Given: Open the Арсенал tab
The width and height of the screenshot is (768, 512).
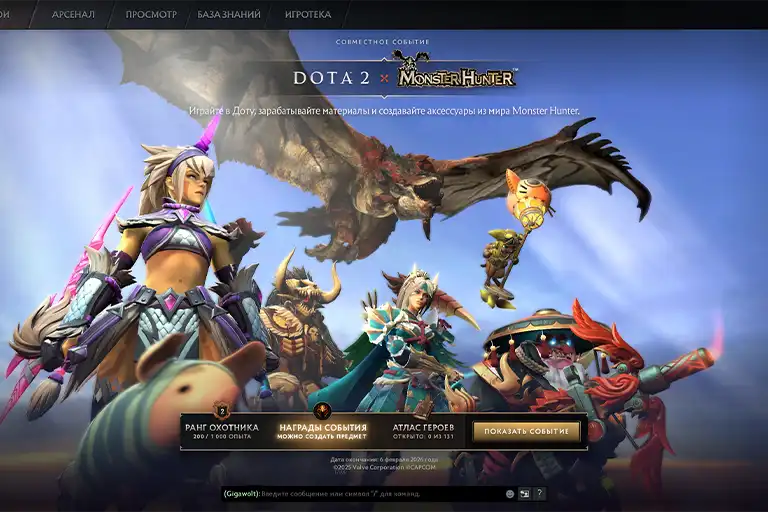Looking at the screenshot, I should pyautogui.click(x=74, y=15).
